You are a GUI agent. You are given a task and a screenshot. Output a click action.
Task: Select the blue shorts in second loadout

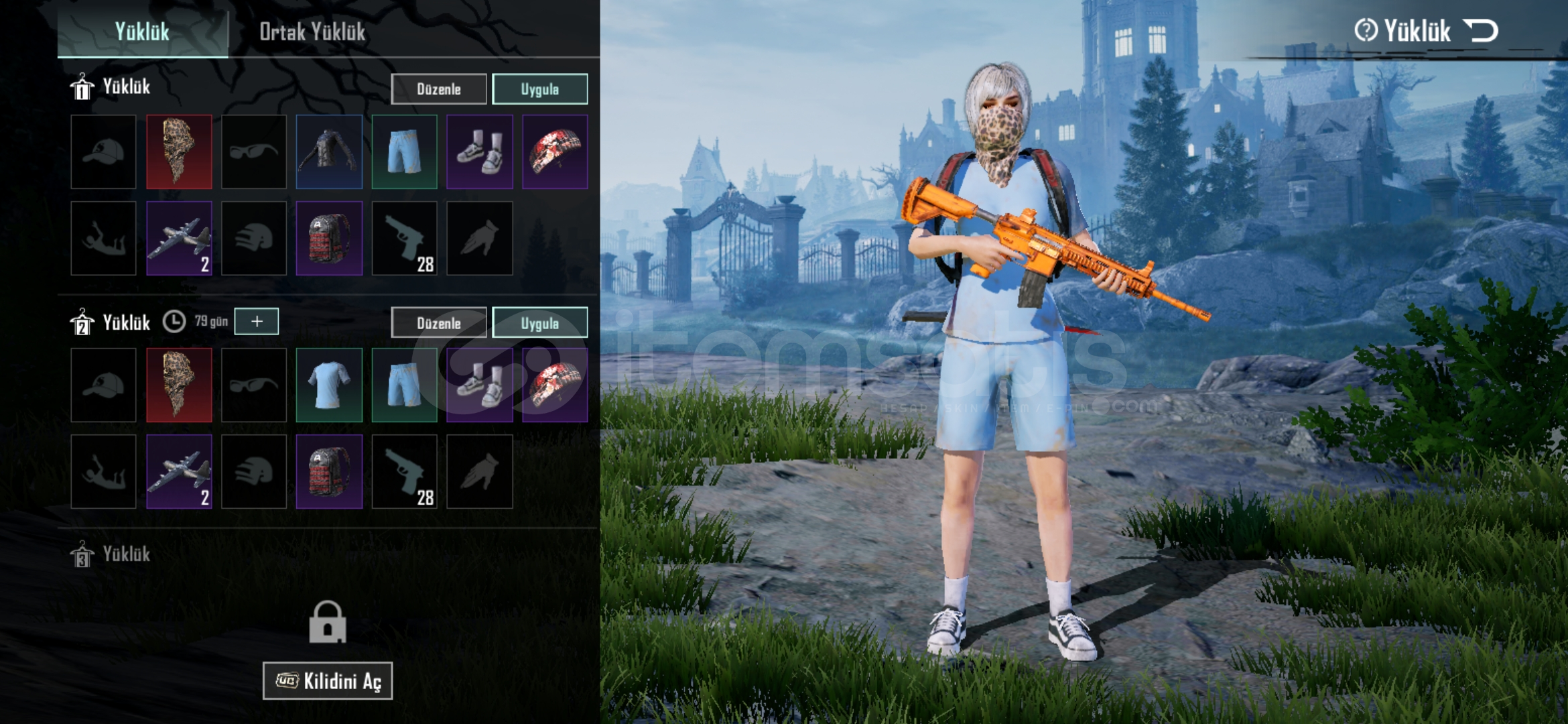404,385
